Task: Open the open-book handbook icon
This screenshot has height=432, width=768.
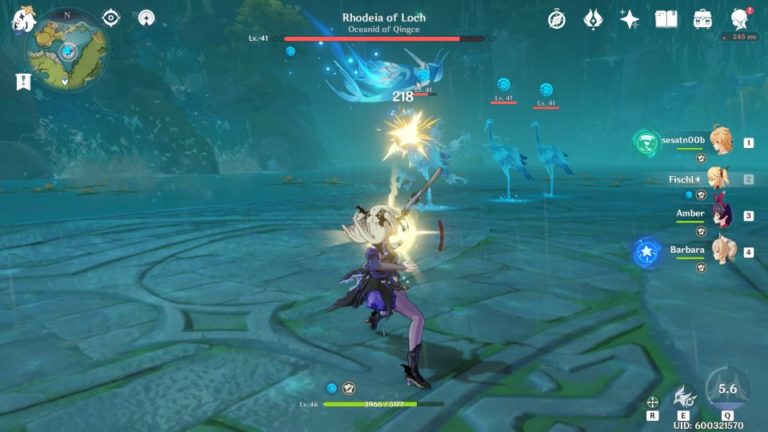Action: 666,19
